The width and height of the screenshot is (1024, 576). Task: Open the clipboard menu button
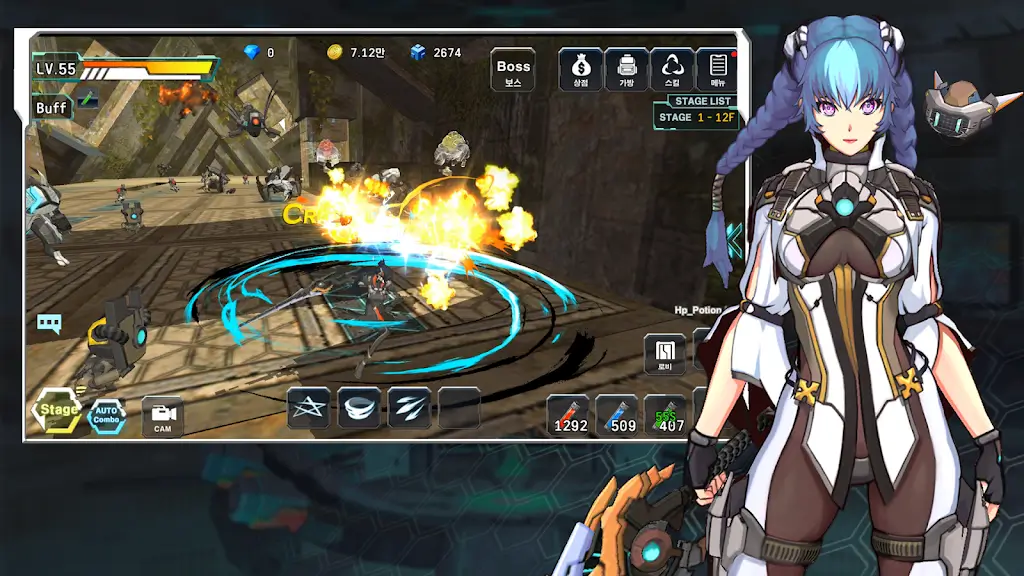[x=717, y=70]
